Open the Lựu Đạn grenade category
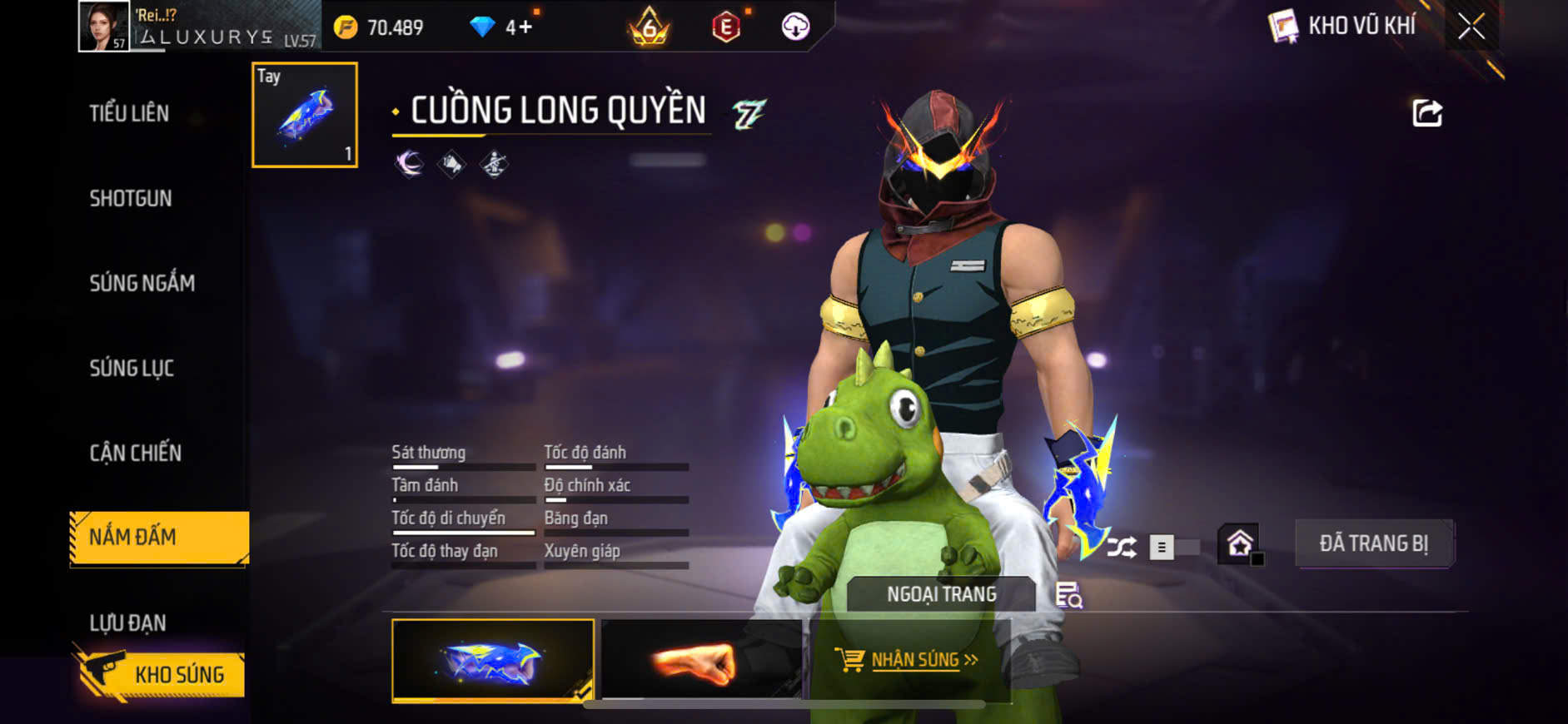 coord(128,622)
